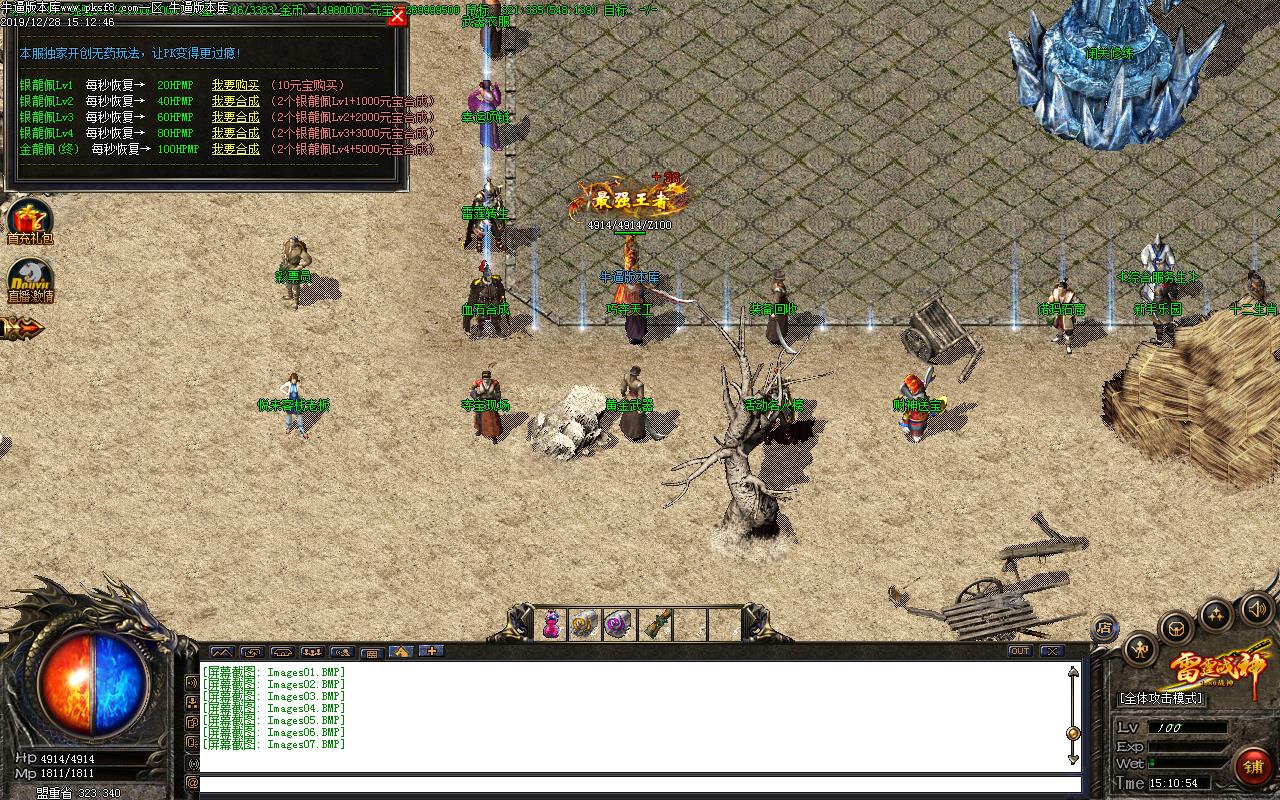
Task: Click the keyboard icon in chat toolbar
Action: click(x=372, y=651)
